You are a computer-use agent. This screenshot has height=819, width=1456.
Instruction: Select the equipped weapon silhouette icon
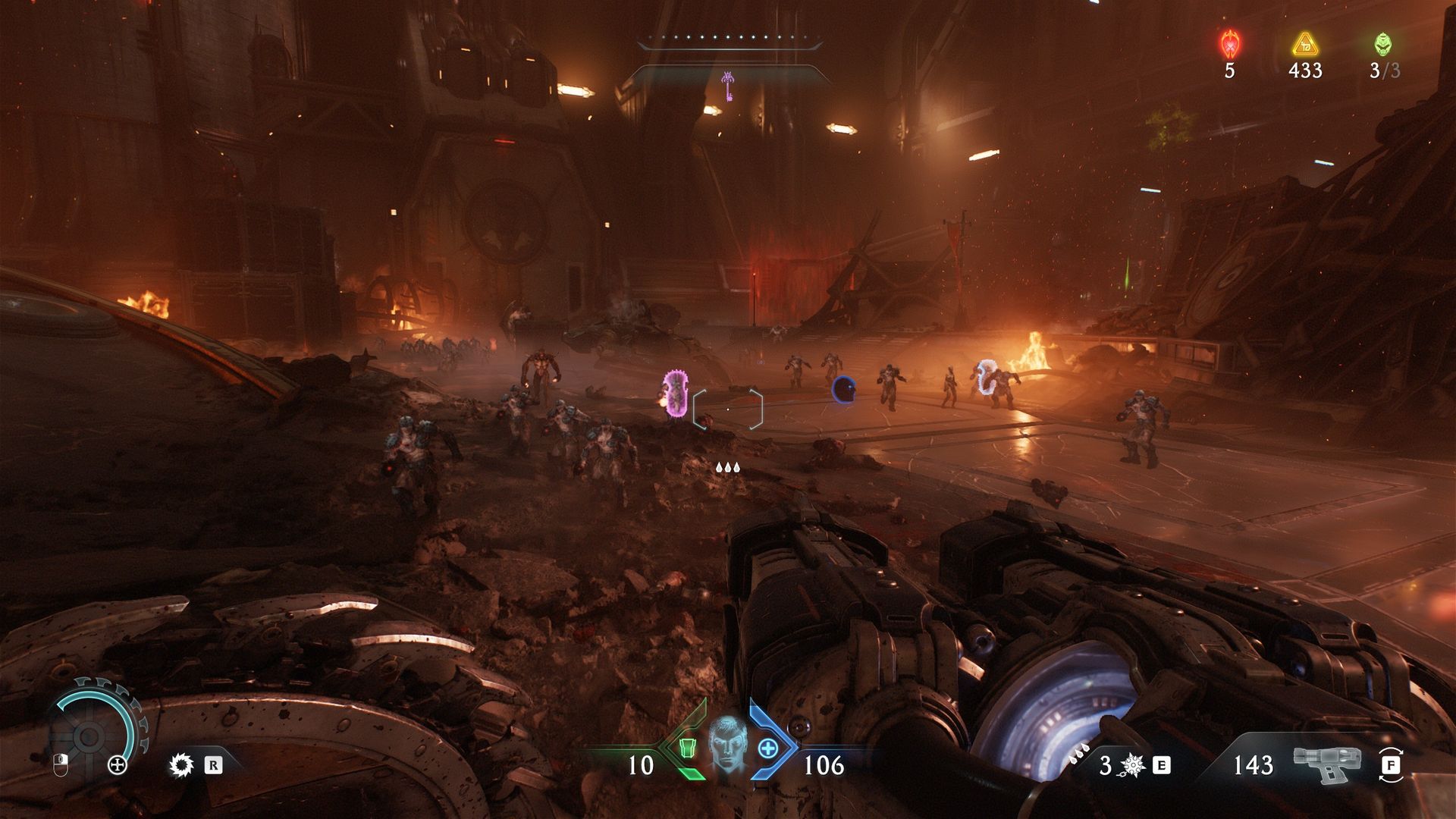tap(1327, 764)
